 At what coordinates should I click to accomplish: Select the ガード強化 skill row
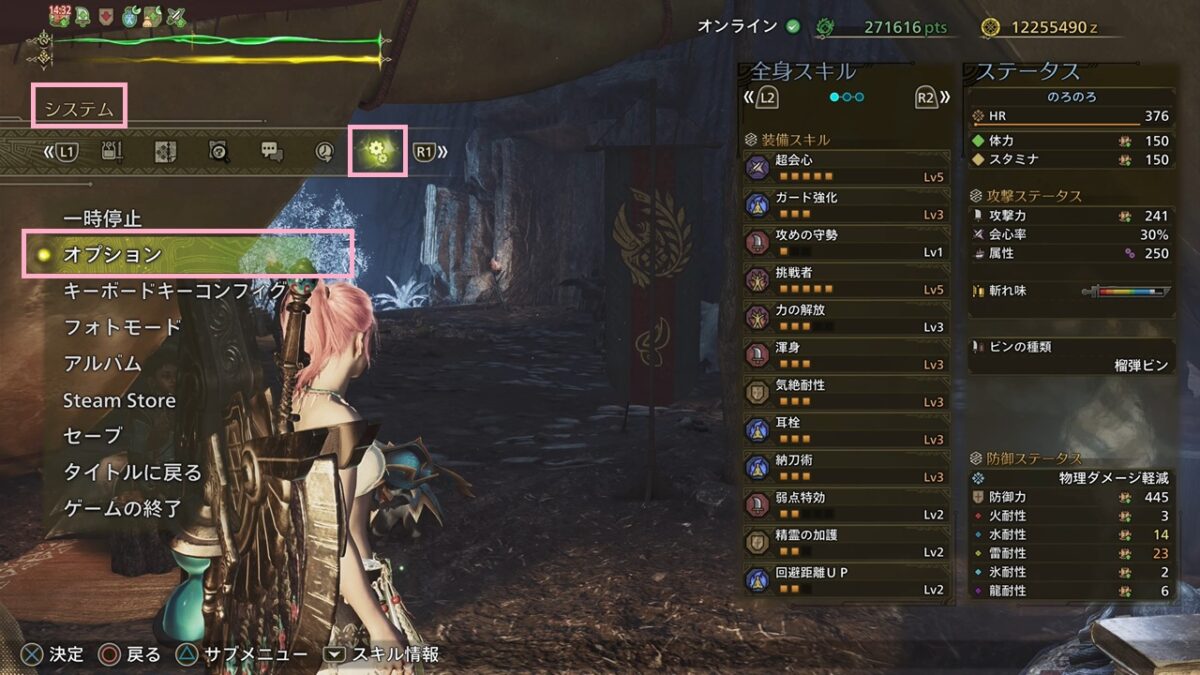coord(846,205)
